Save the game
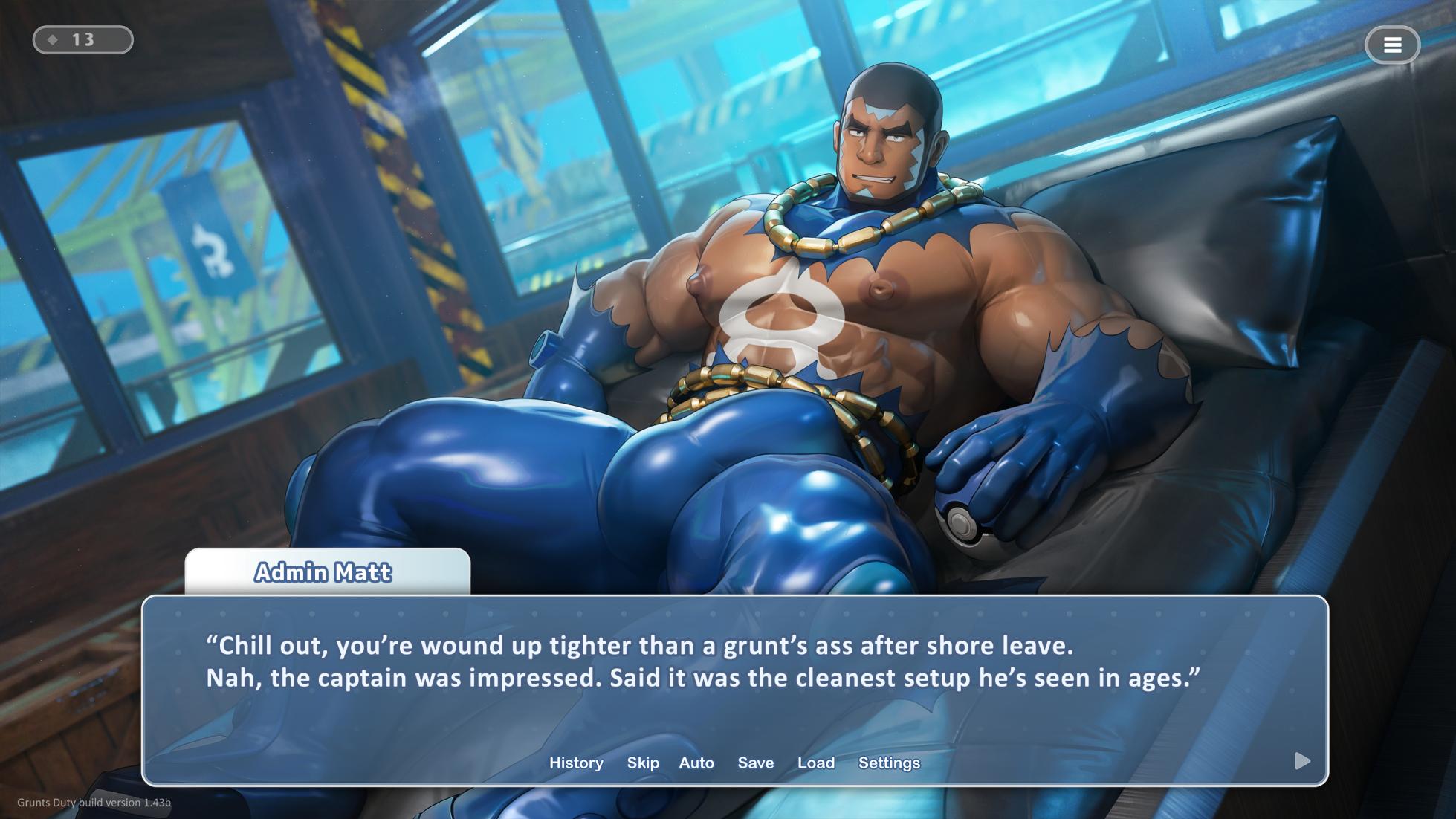Screen dimensions: 1456x819 [756, 763]
